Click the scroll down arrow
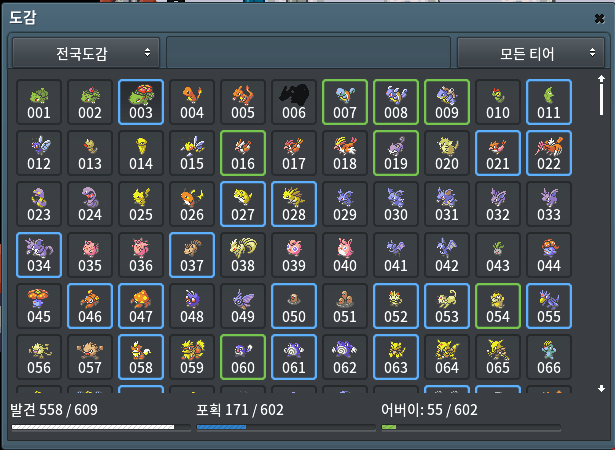The image size is (615, 450). (601, 388)
